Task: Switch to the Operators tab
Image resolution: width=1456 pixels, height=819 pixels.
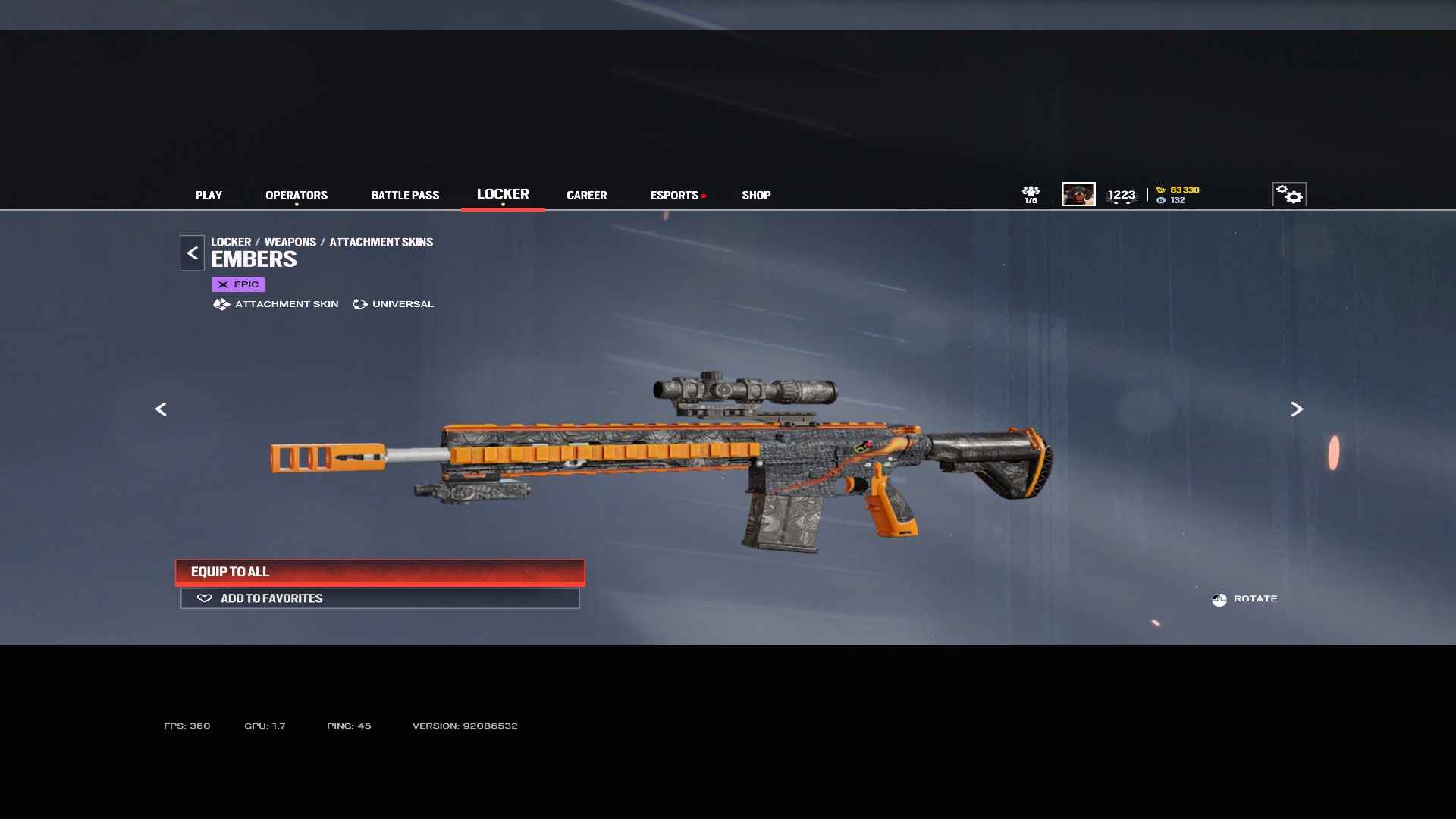Action: pyautogui.click(x=297, y=195)
